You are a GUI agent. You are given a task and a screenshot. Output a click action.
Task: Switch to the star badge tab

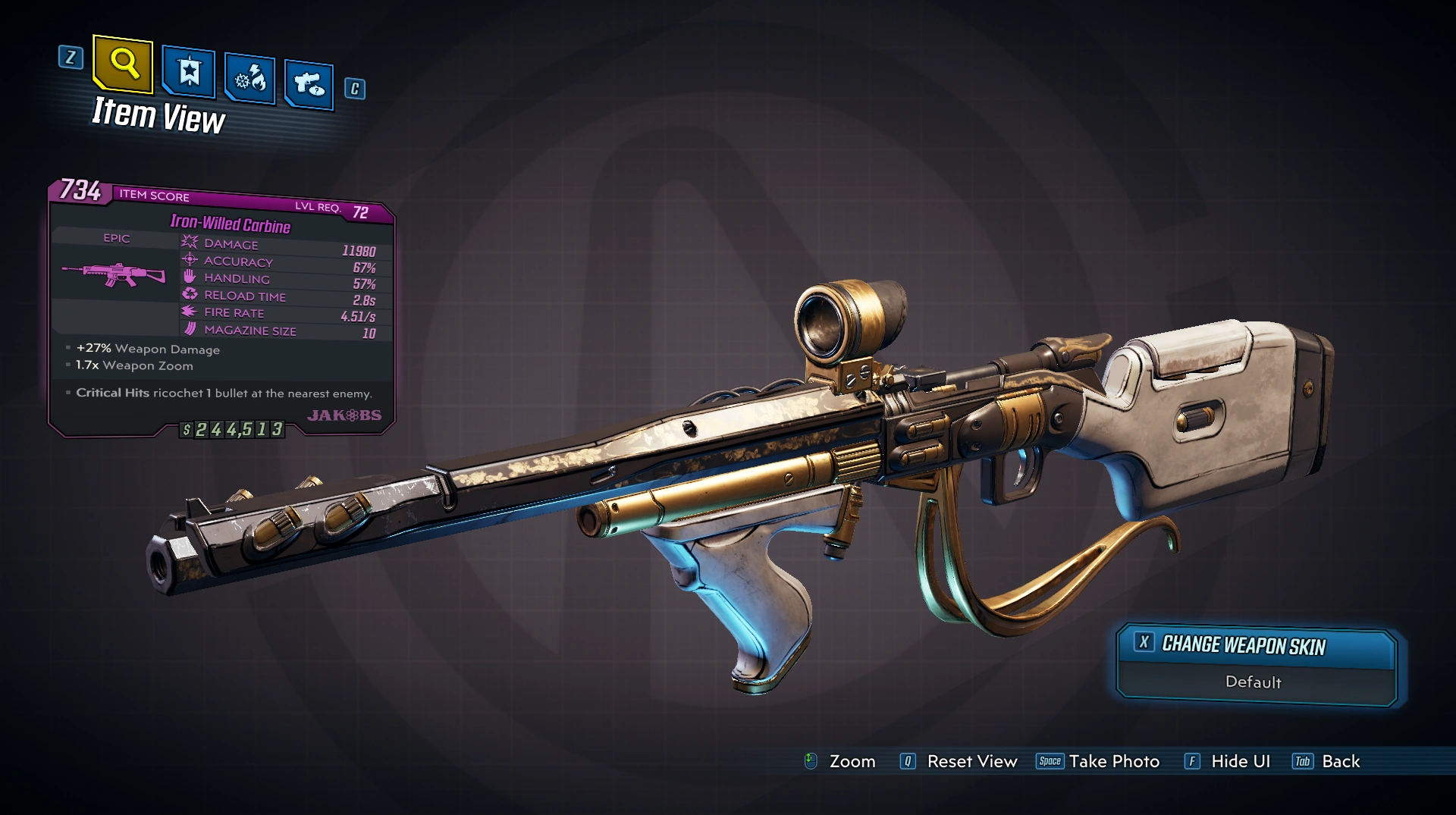tap(189, 72)
